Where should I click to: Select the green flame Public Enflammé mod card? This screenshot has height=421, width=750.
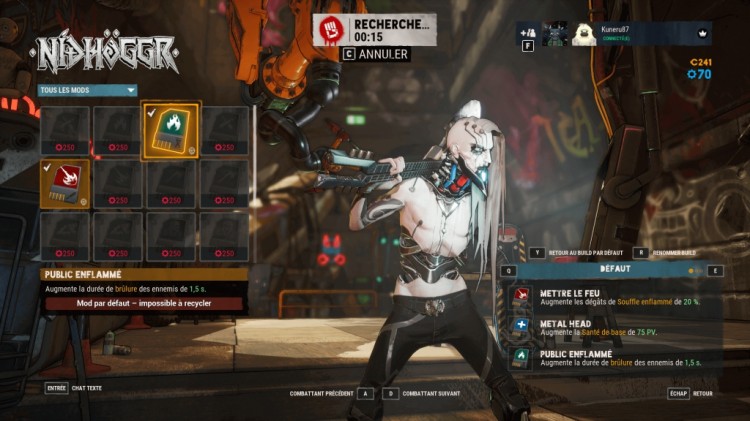pos(171,131)
